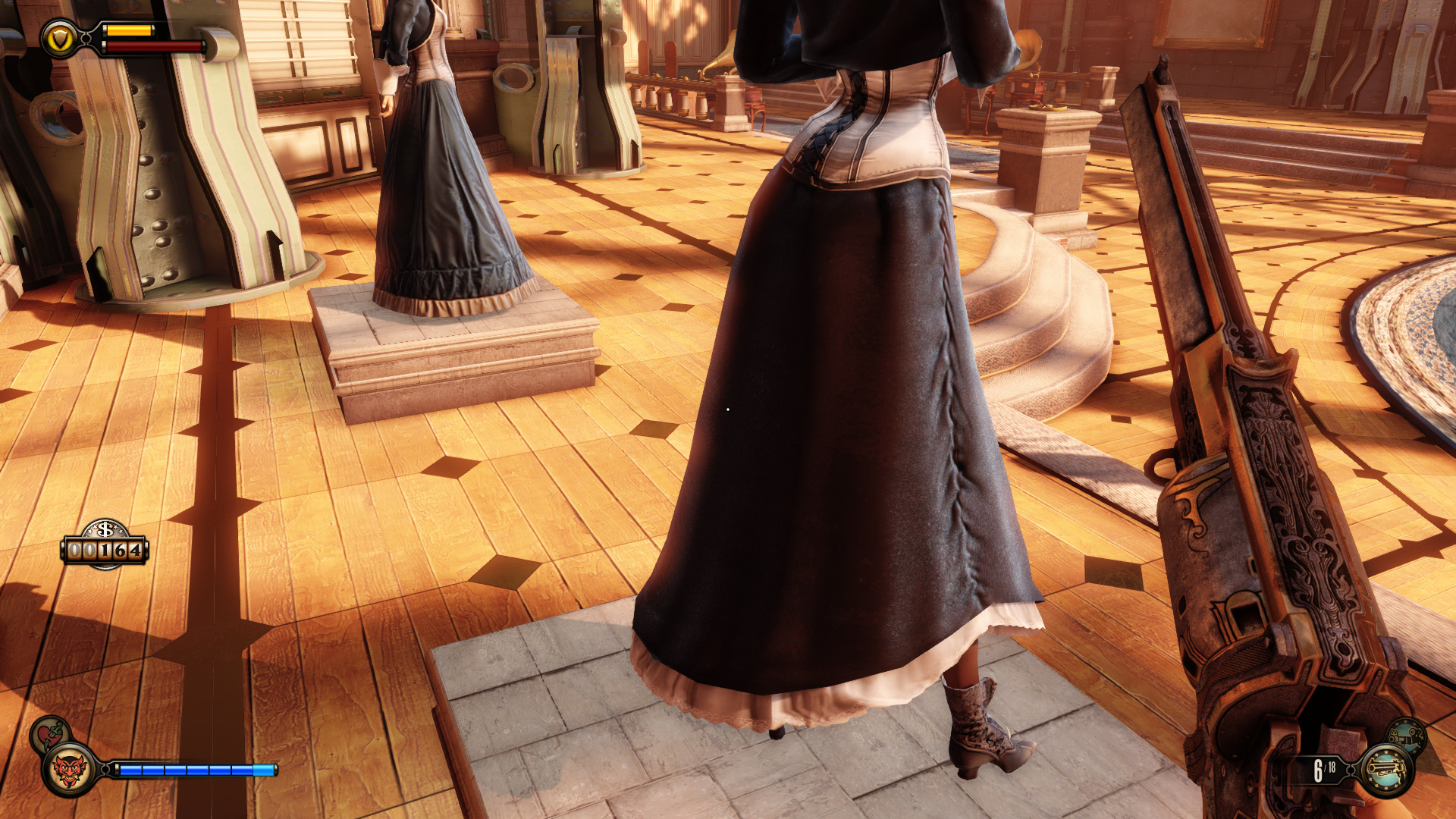Select the red devil face vigor icon
This screenshot has width=1456, height=819.
[x=69, y=771]
